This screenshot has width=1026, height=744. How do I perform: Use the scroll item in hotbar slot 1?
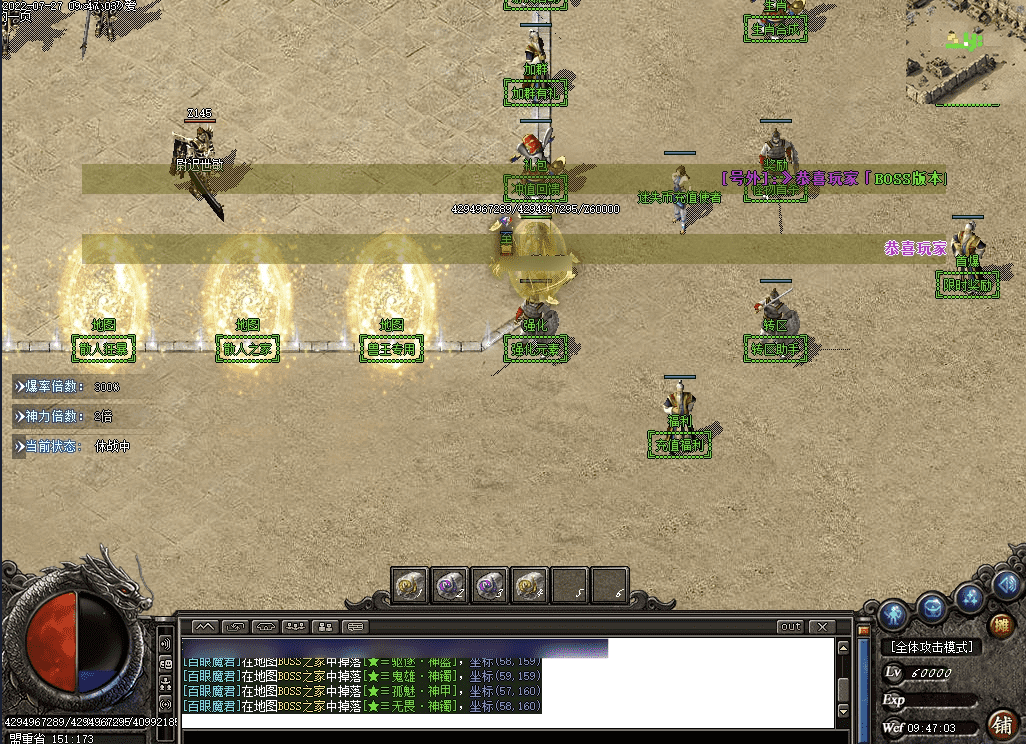point(410,586)
